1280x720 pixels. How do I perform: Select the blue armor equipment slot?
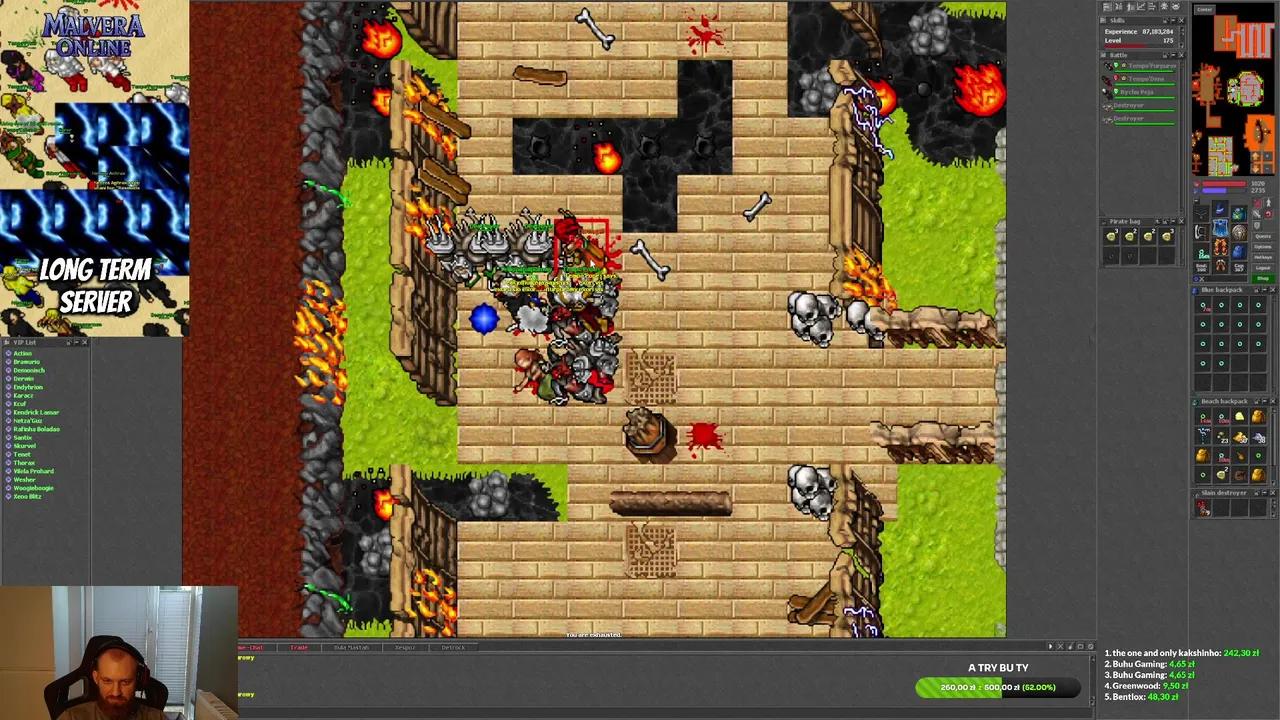1220,229
